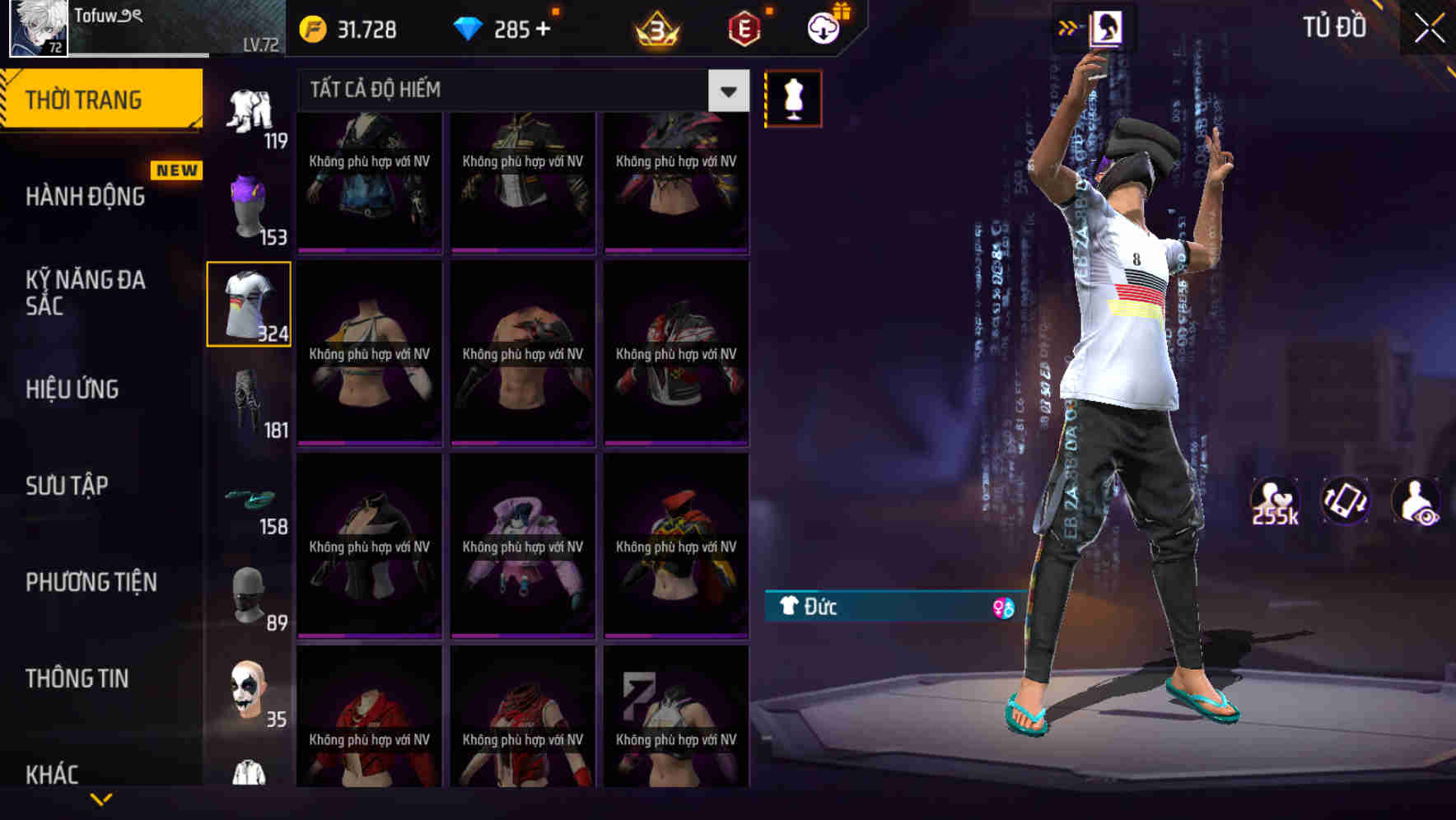Select the white Đức jersey thumbnail
Viewport: 1456px width, 820px height.
(x=249, y=303)
